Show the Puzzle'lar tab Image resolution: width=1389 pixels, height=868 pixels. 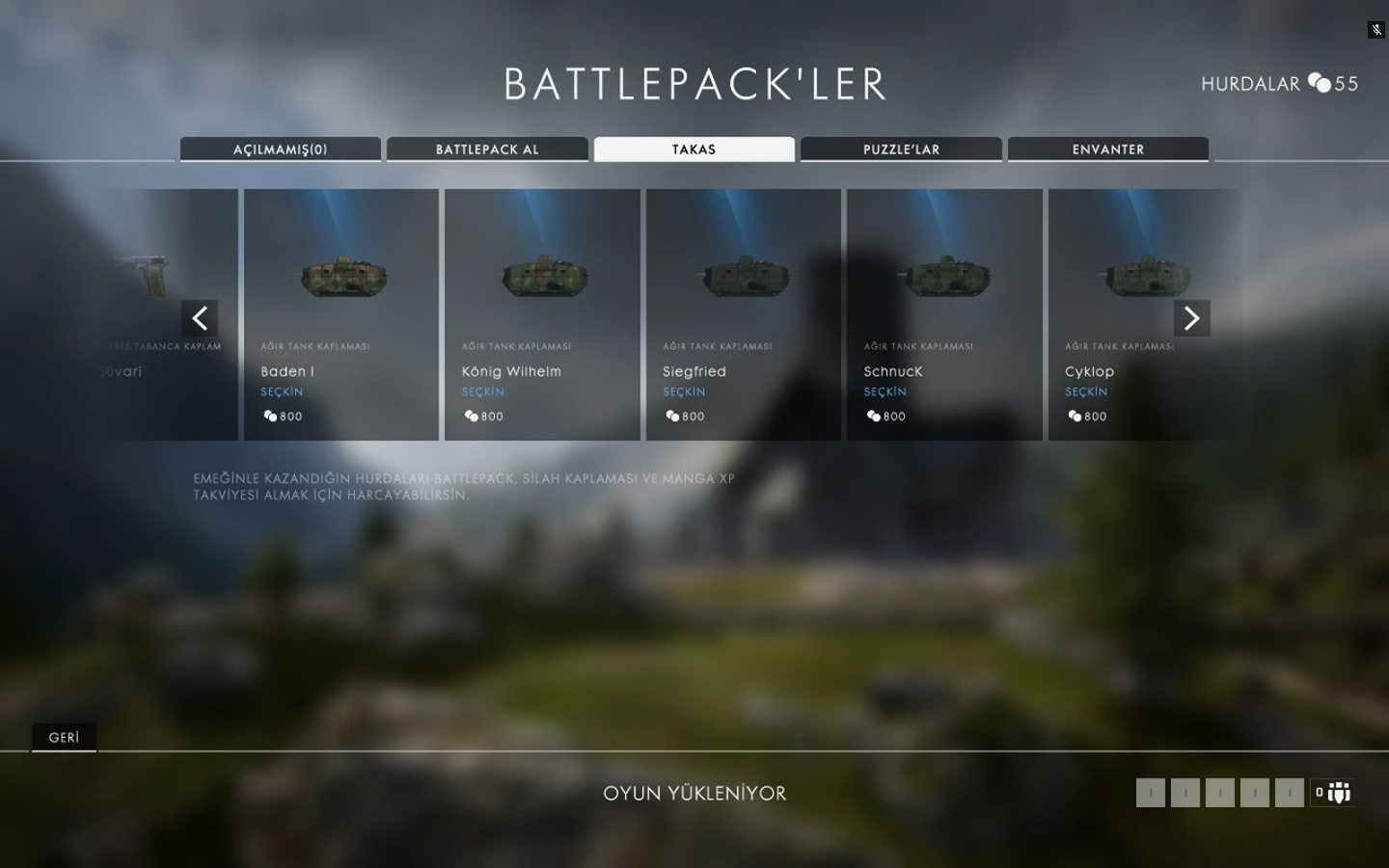901,149
